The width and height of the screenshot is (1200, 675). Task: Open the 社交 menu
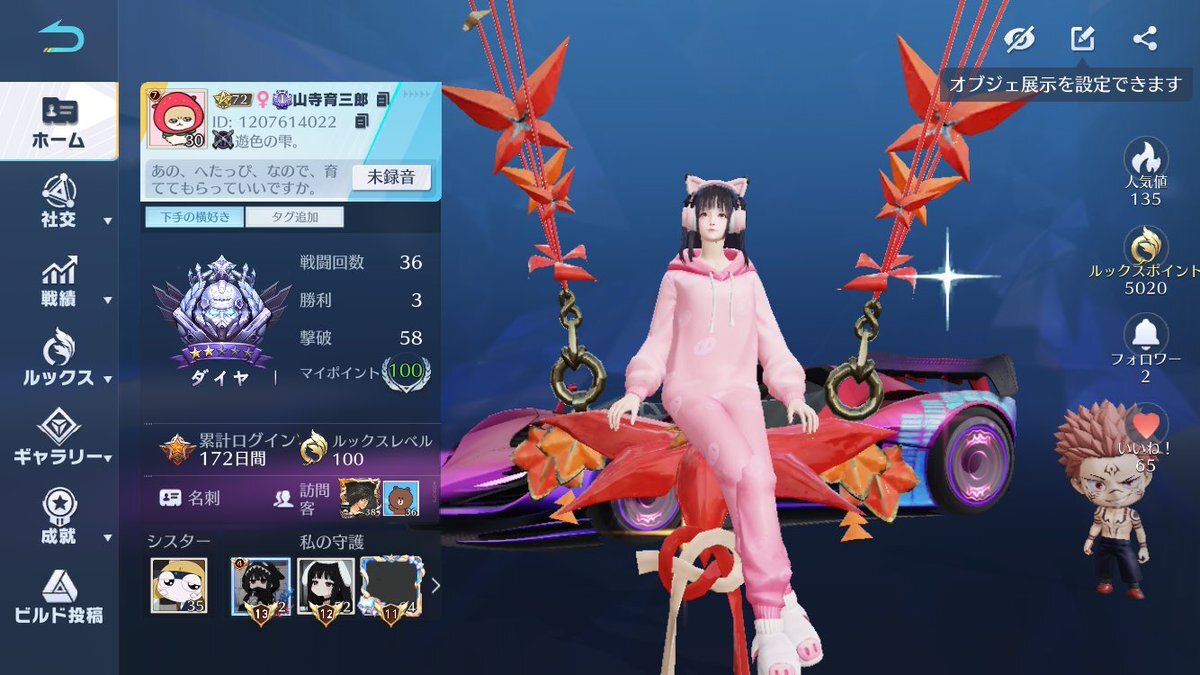pyautogui.click(x=58, y=200)
